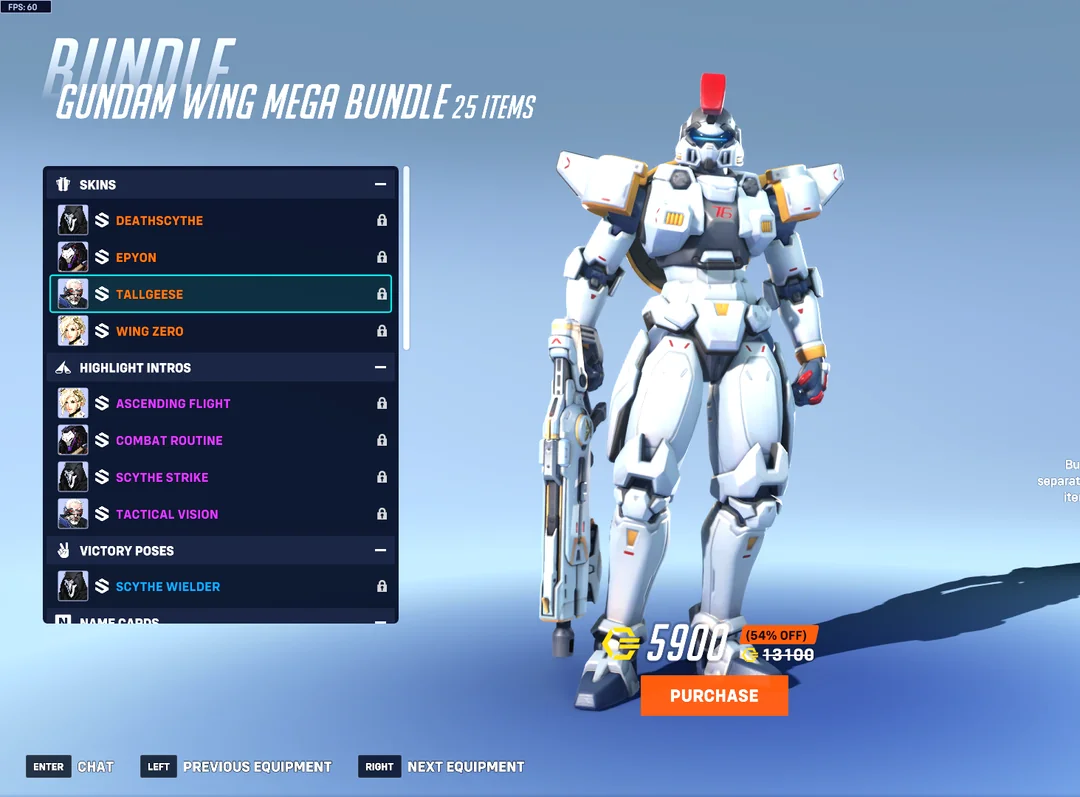Preview the Tactical Vision highlight intro
1080x797 pixels.
(x=220, y=514)
